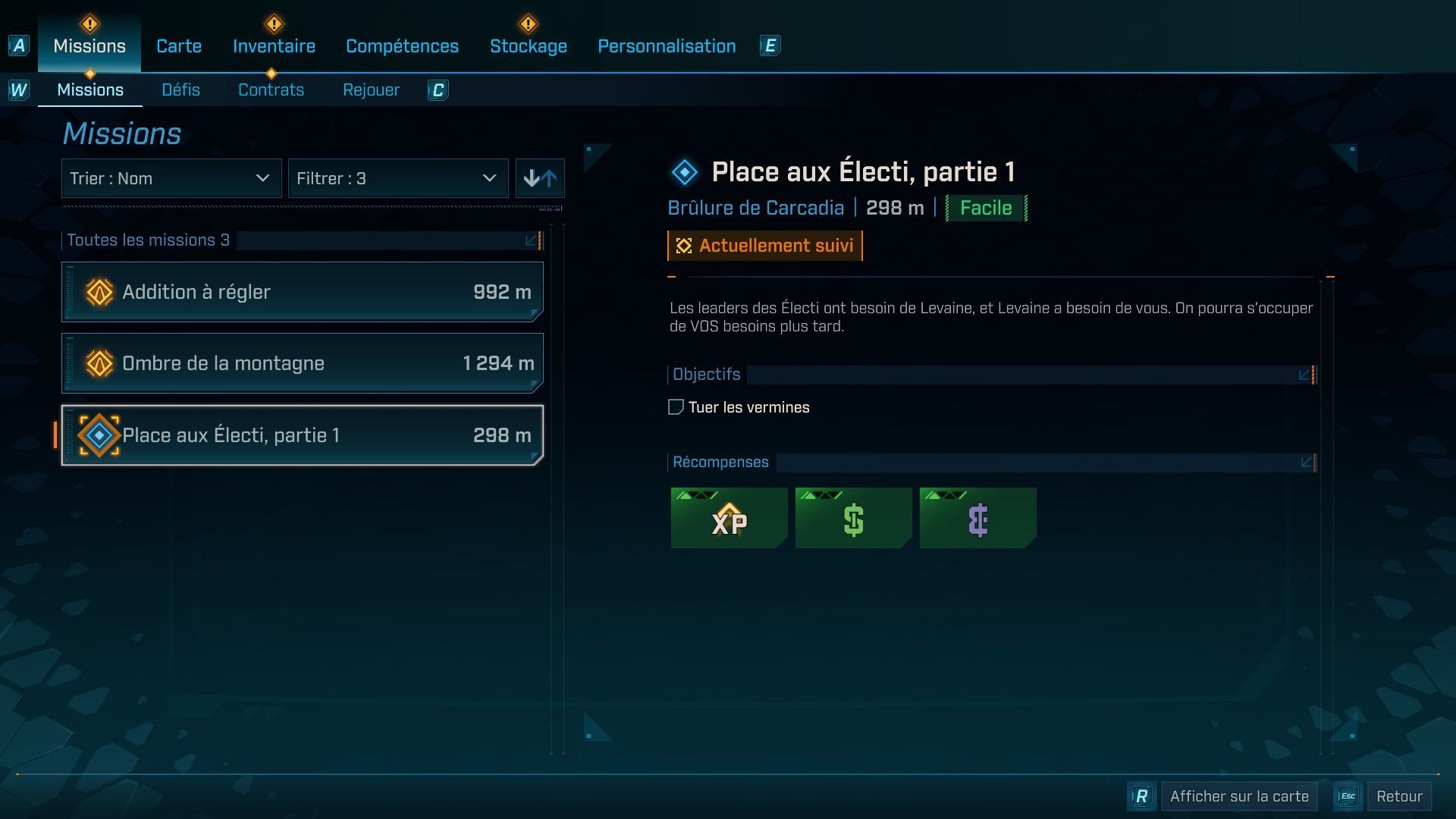Image resolution: width=1456 pixels, height=819 pixels.
Task: Select the Personnalisation tab
Action: [667, 46]
